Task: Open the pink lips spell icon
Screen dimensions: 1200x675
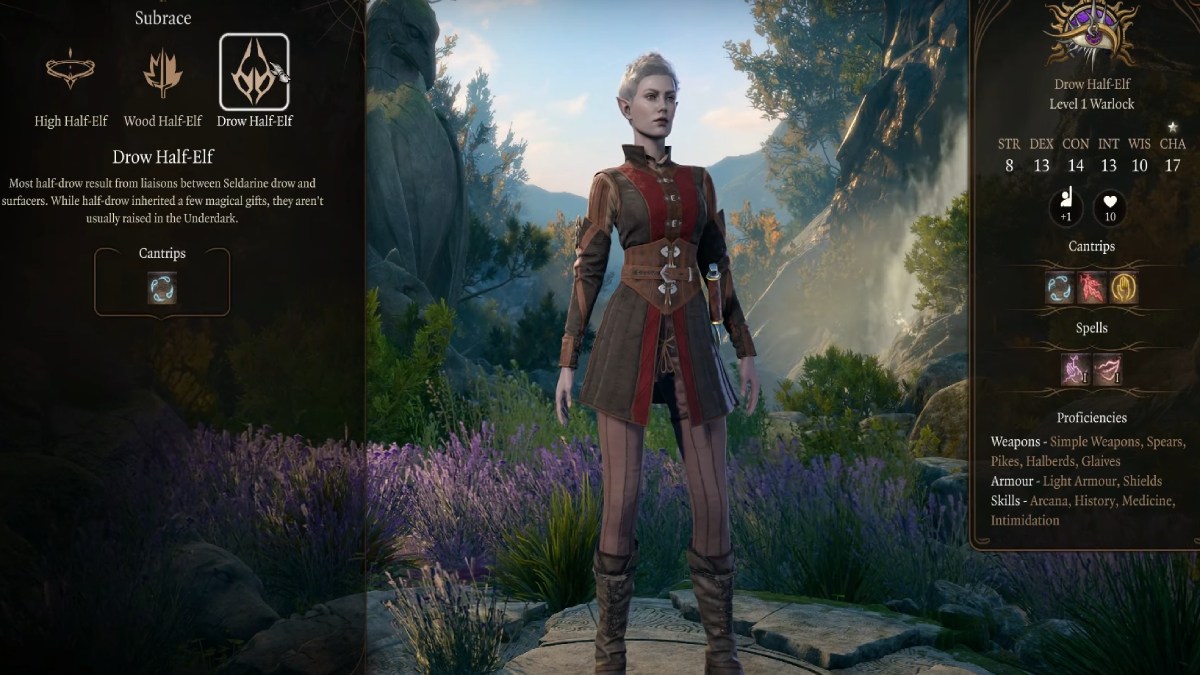Action: point(1107,370)
